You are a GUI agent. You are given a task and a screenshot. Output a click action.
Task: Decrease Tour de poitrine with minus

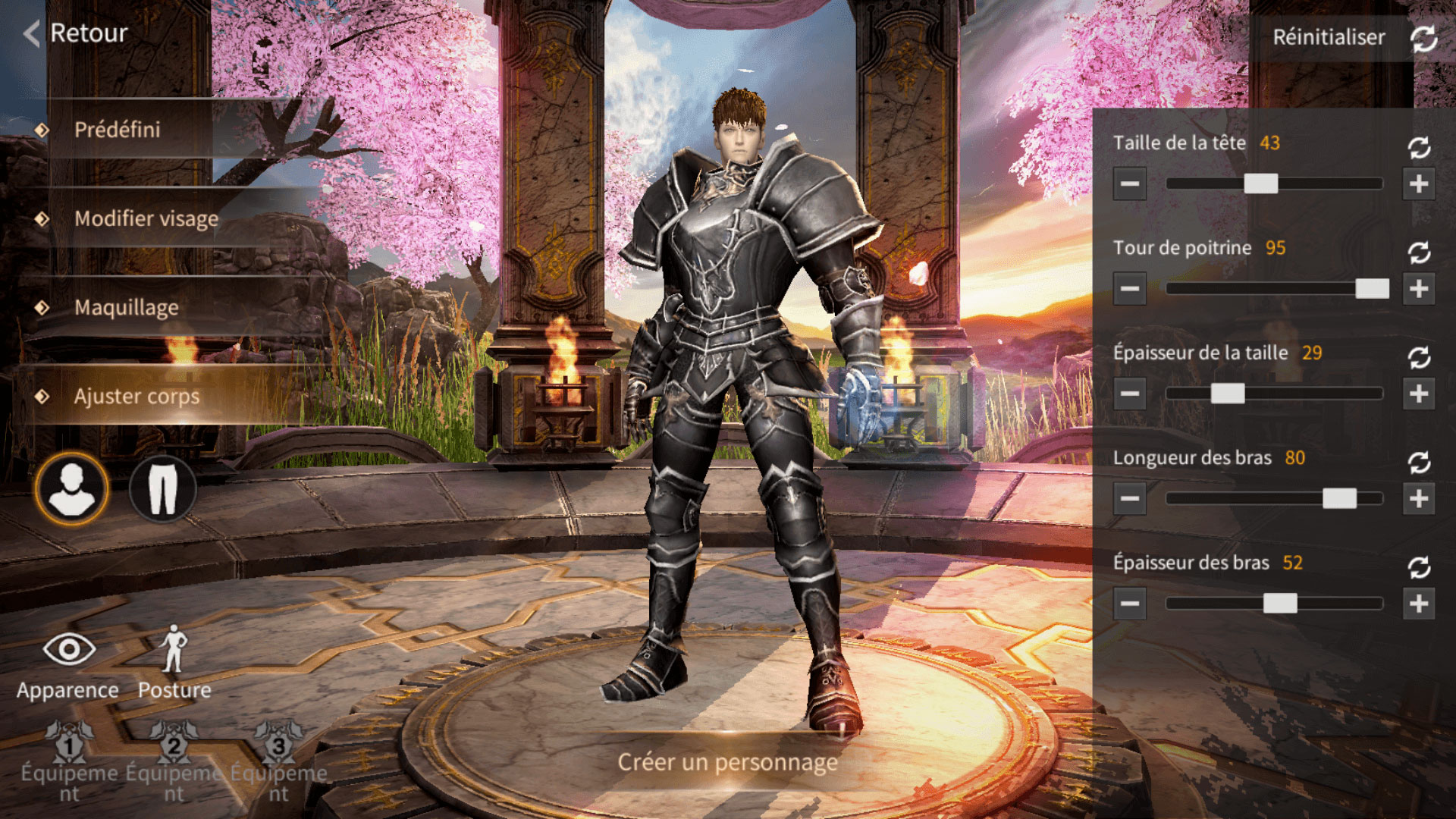point(1129,289)
